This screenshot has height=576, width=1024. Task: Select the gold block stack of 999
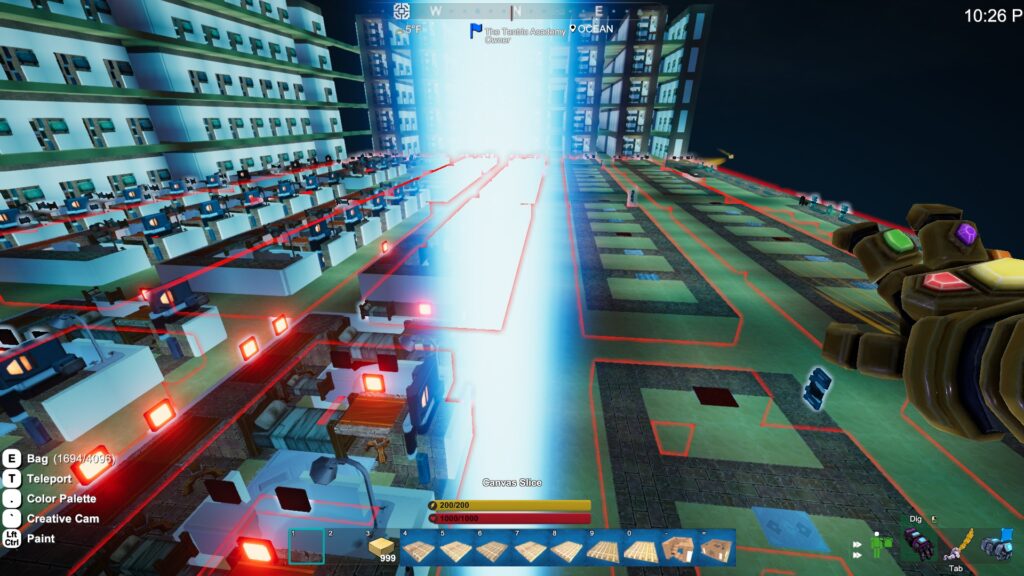[381, 547]
